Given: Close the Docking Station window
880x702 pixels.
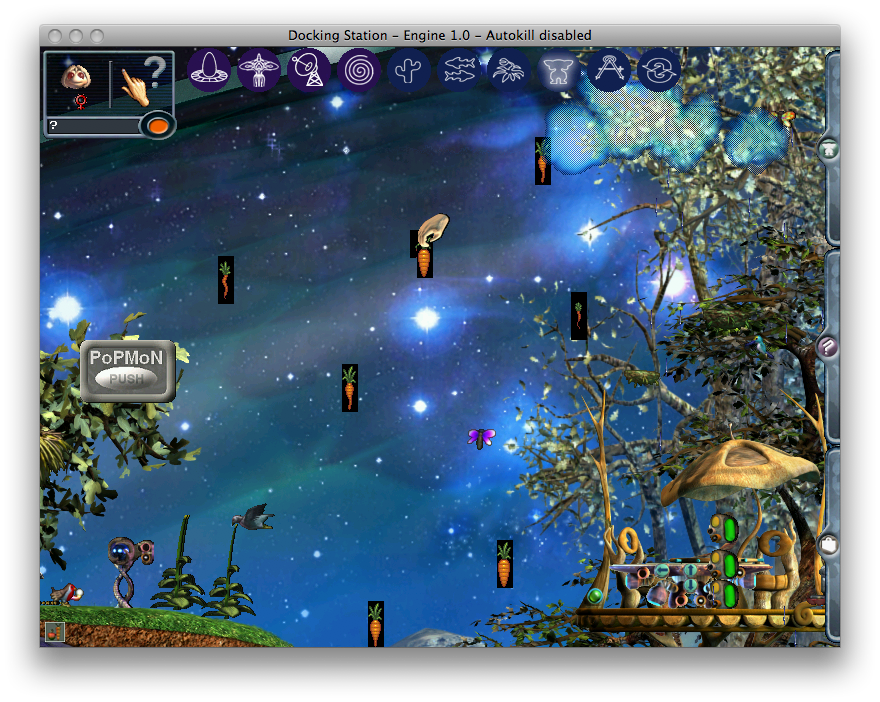Looking at the screenshot, I should click(x=53, y=36).
